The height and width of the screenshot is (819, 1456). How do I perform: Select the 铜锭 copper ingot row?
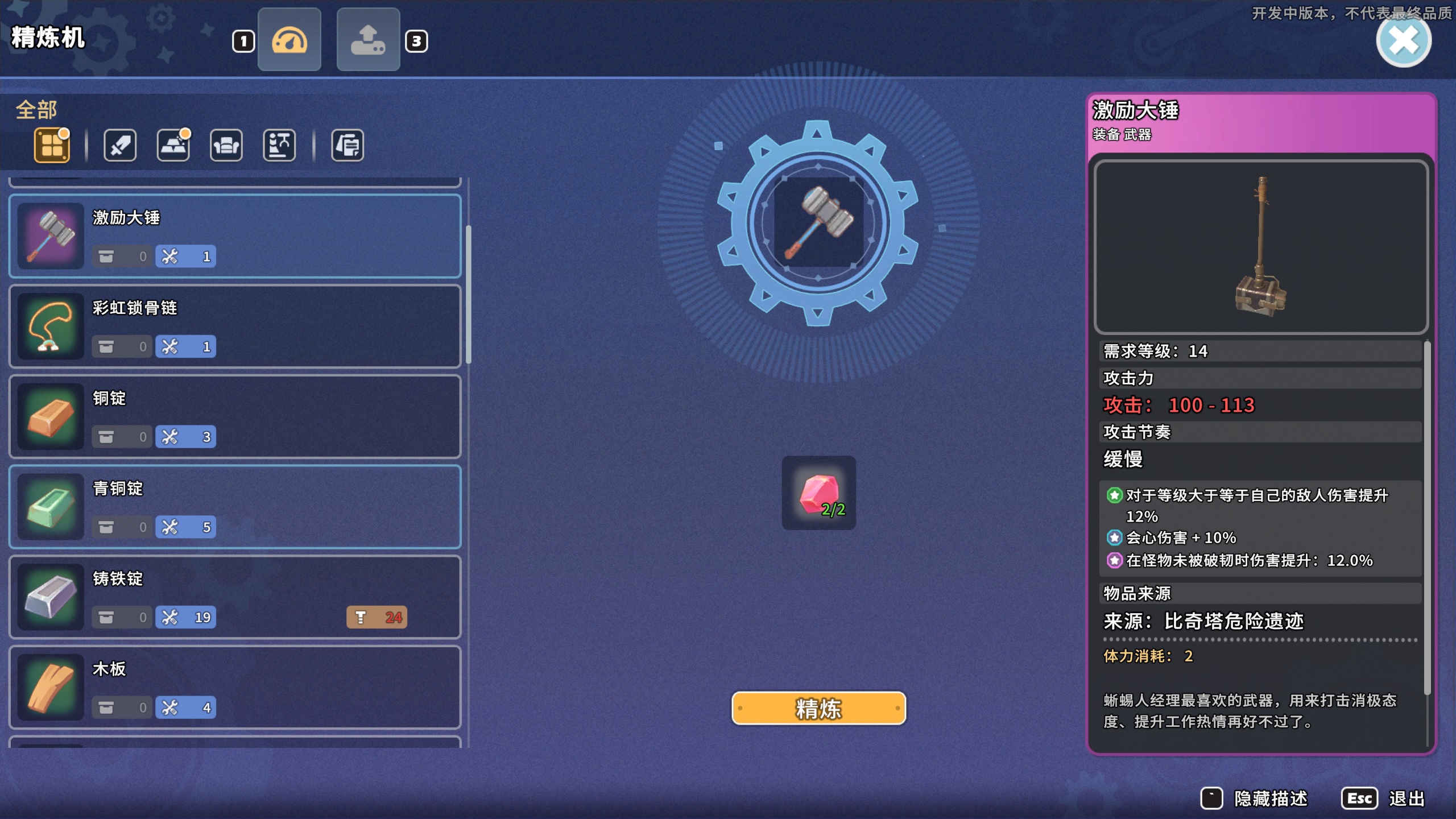[x=235, y=416]
